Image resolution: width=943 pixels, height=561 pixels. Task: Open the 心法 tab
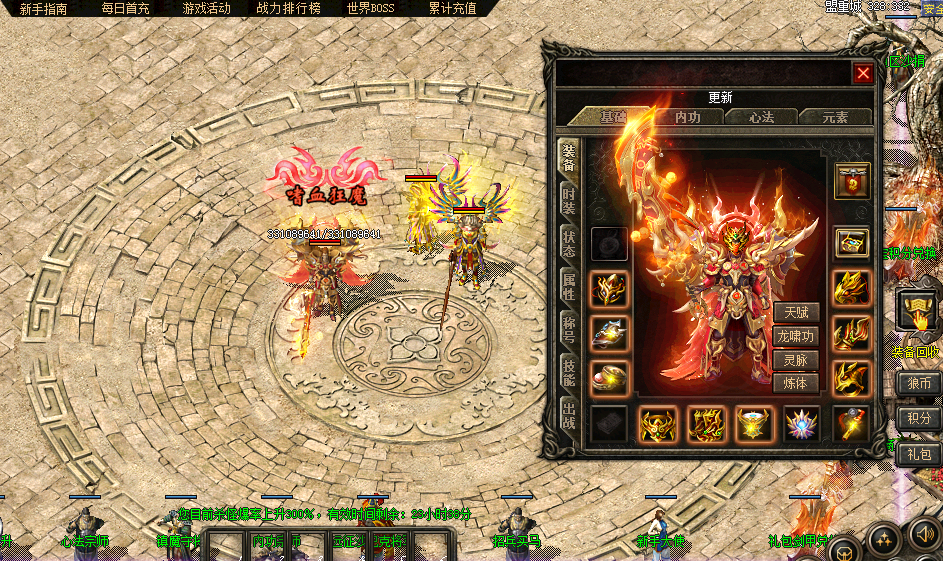[762, 117]
